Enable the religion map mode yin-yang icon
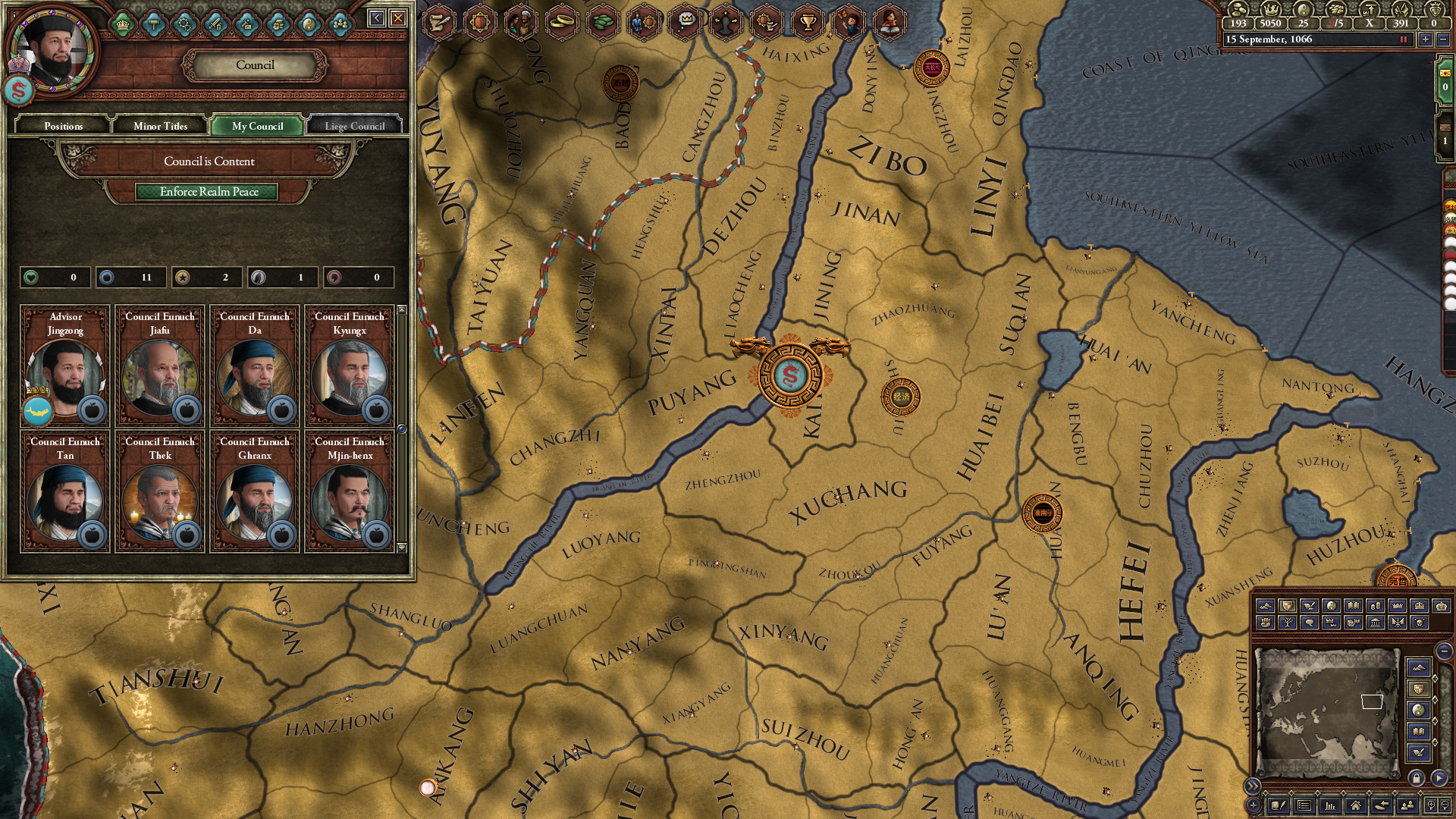Image resolution: width=1456 pixels, height=819 pixels. click(1332, 605)
